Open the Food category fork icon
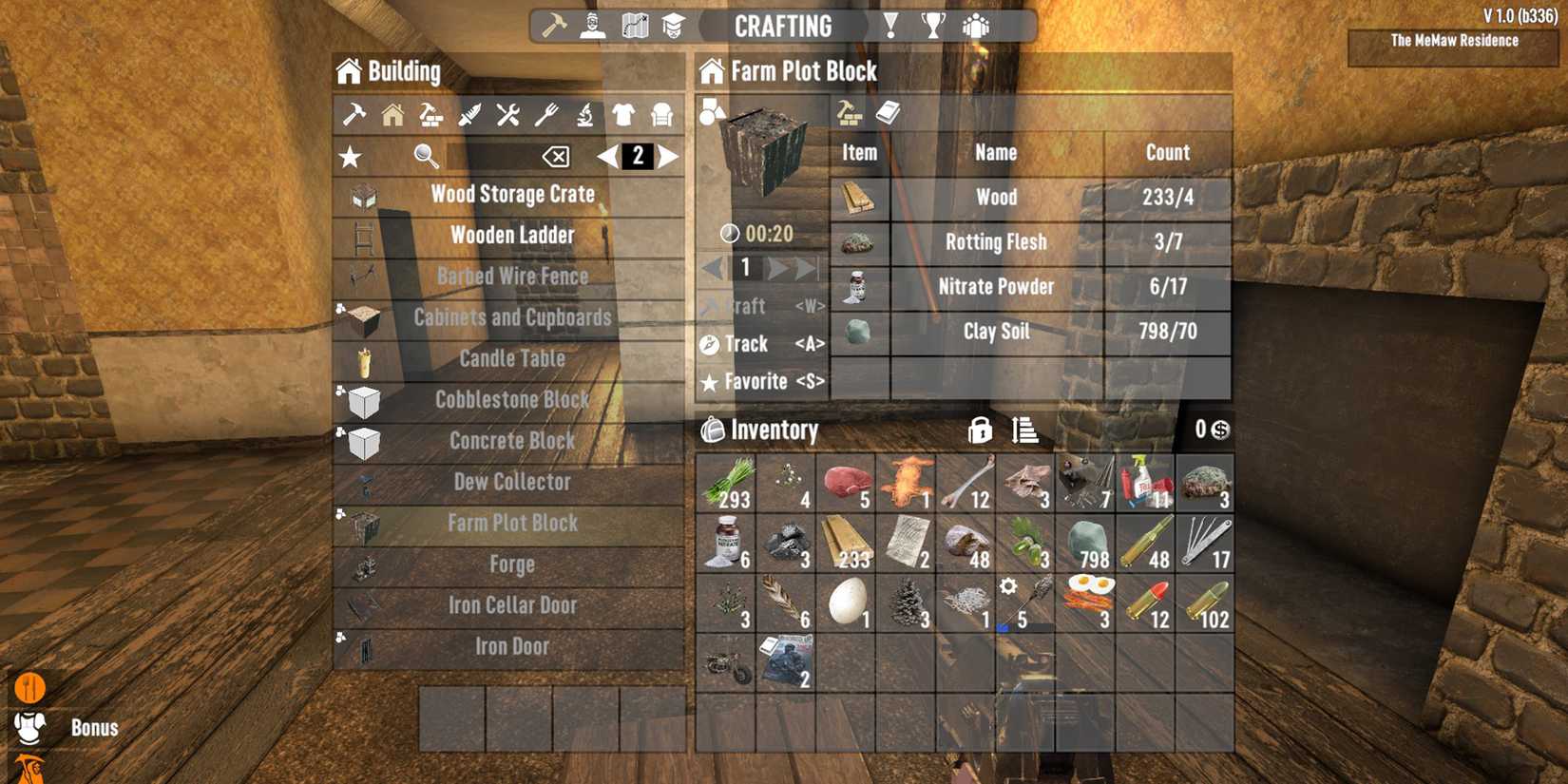The height and width of the screenshot is (784, 1568). (546, 114)
